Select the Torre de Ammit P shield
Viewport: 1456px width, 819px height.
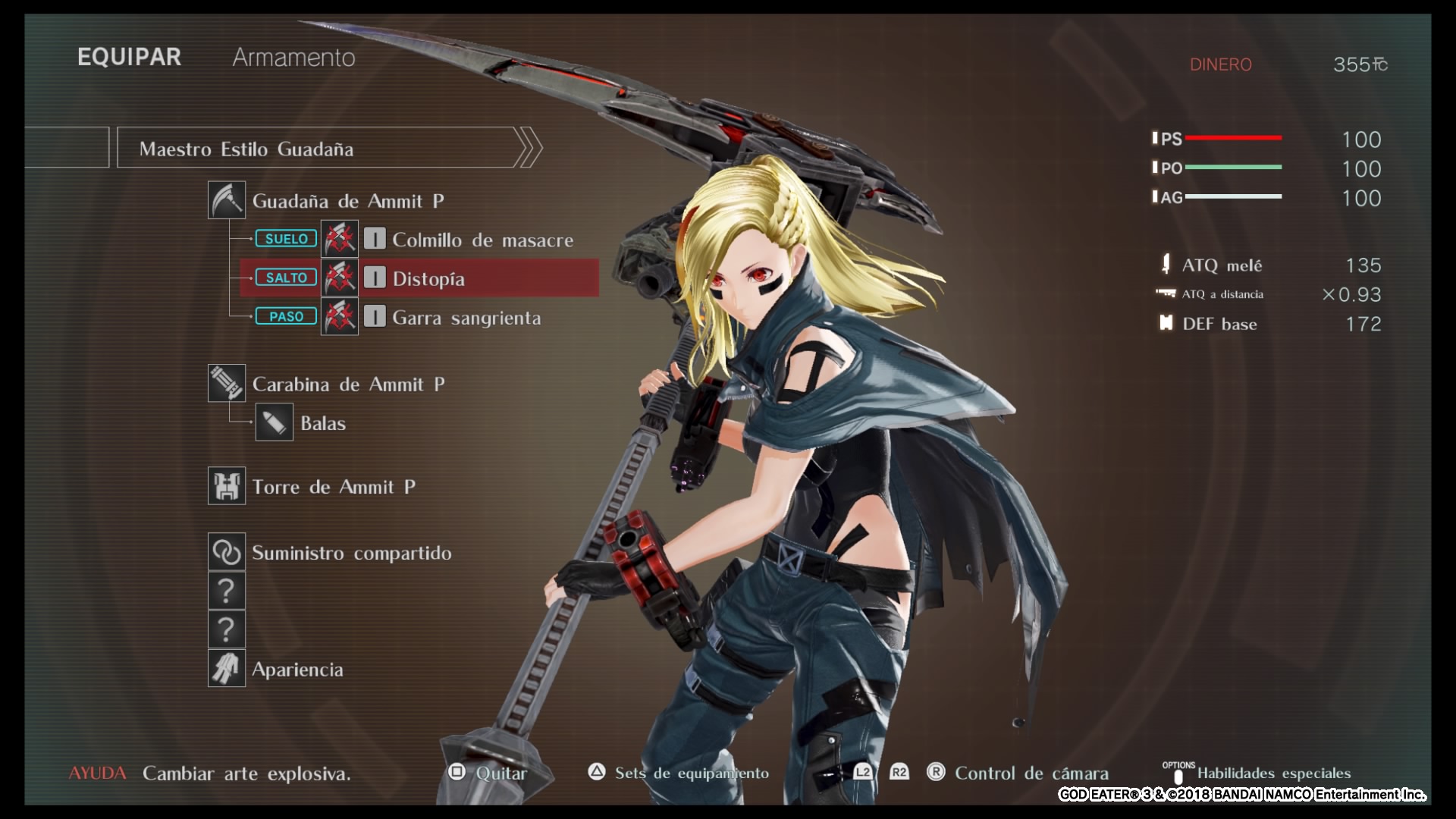[x=334, y=487]
